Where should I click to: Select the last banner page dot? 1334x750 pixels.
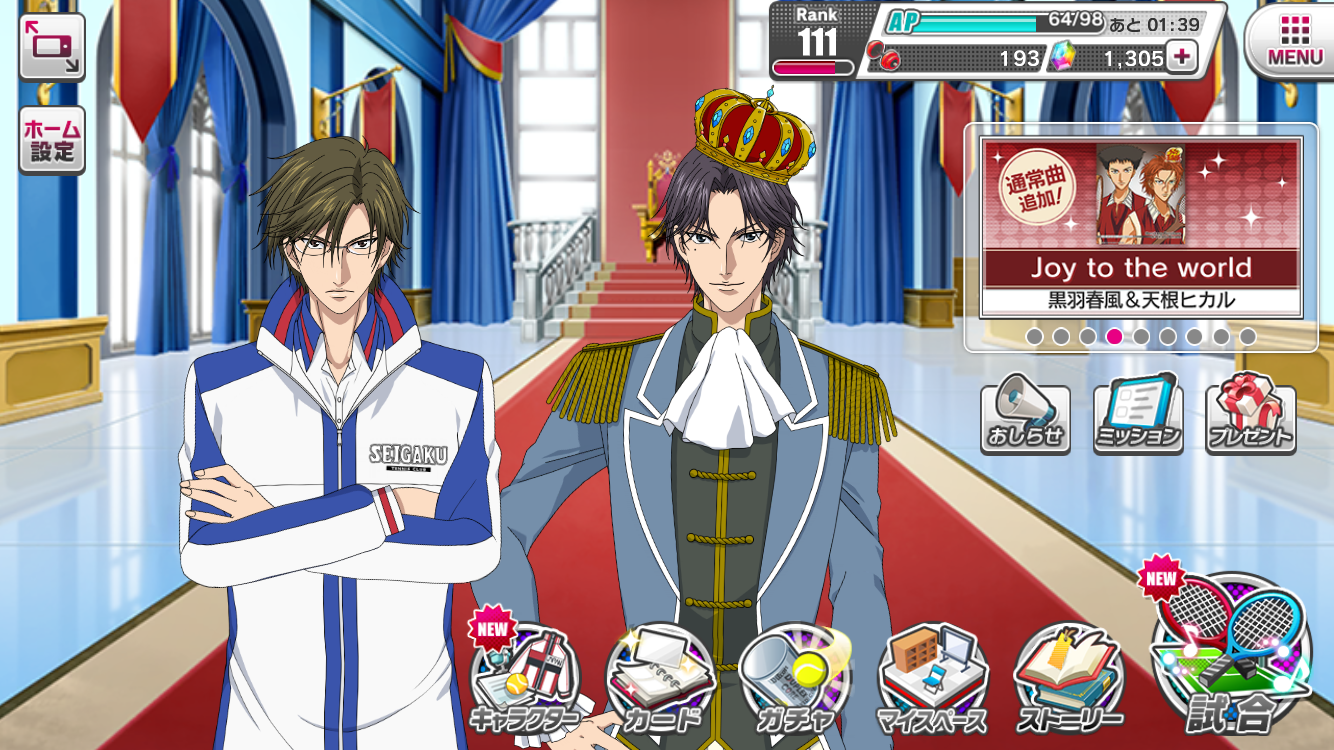pyautogui.click(x=1248, y=337)
